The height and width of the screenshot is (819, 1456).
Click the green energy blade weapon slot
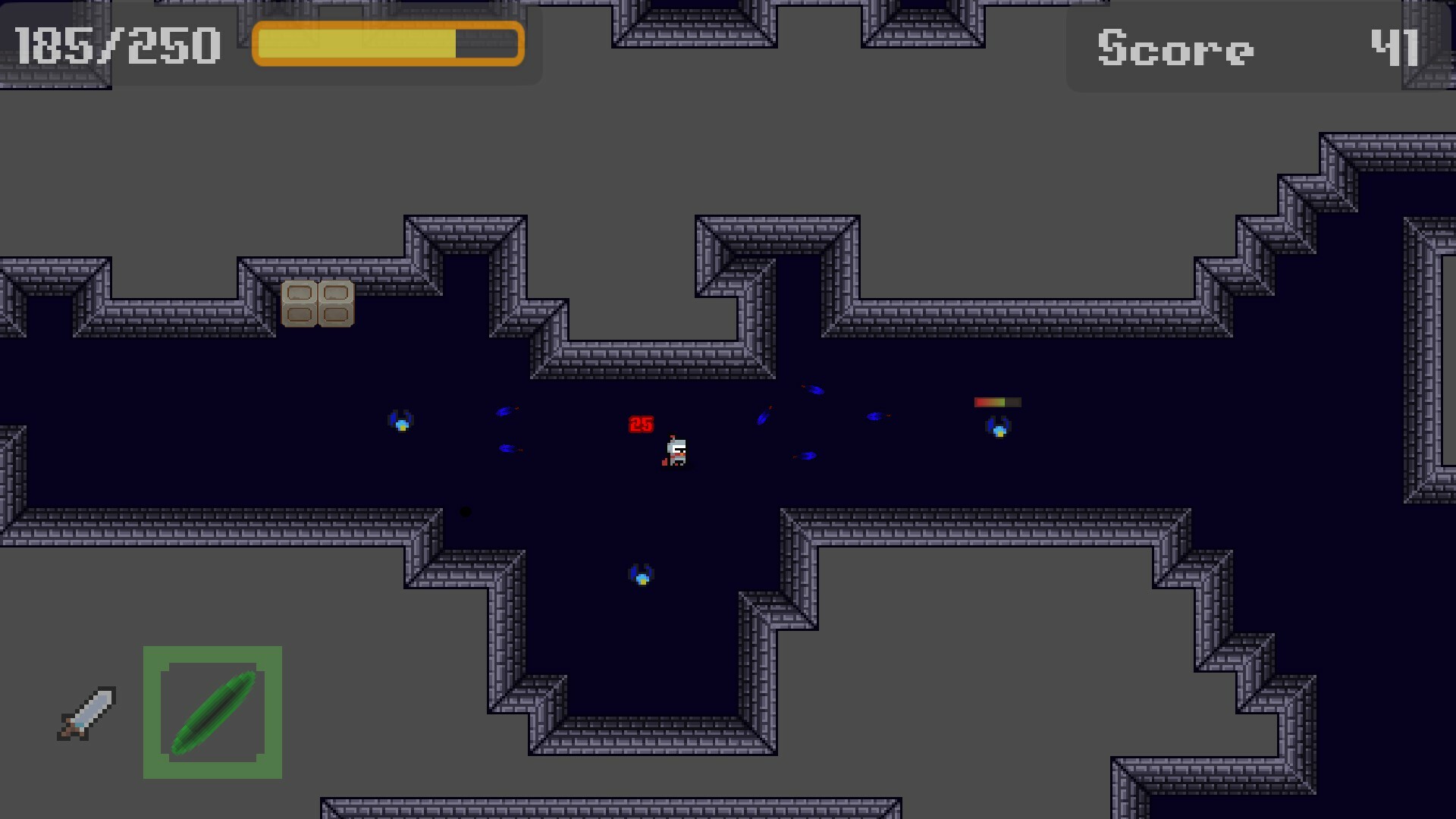click(x=212, y=713)
